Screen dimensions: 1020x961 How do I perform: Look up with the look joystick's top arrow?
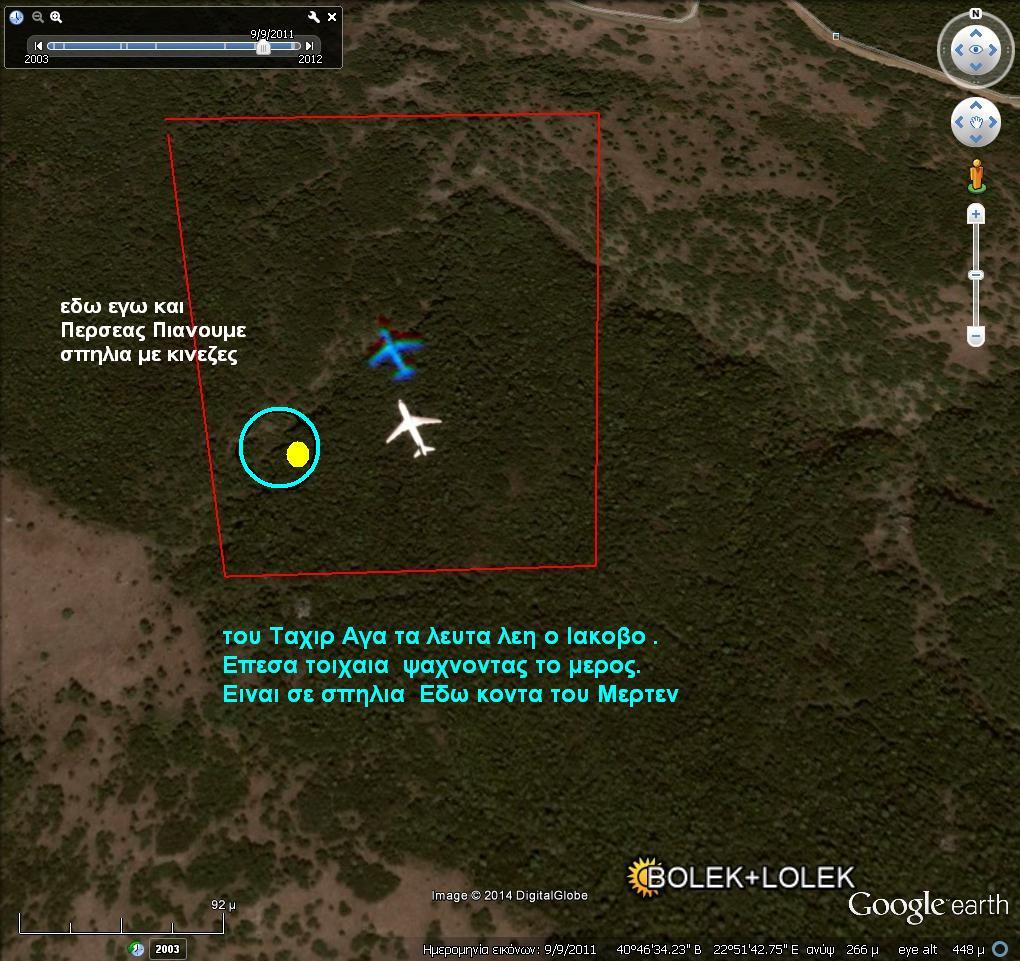click(x=976, y=32)
